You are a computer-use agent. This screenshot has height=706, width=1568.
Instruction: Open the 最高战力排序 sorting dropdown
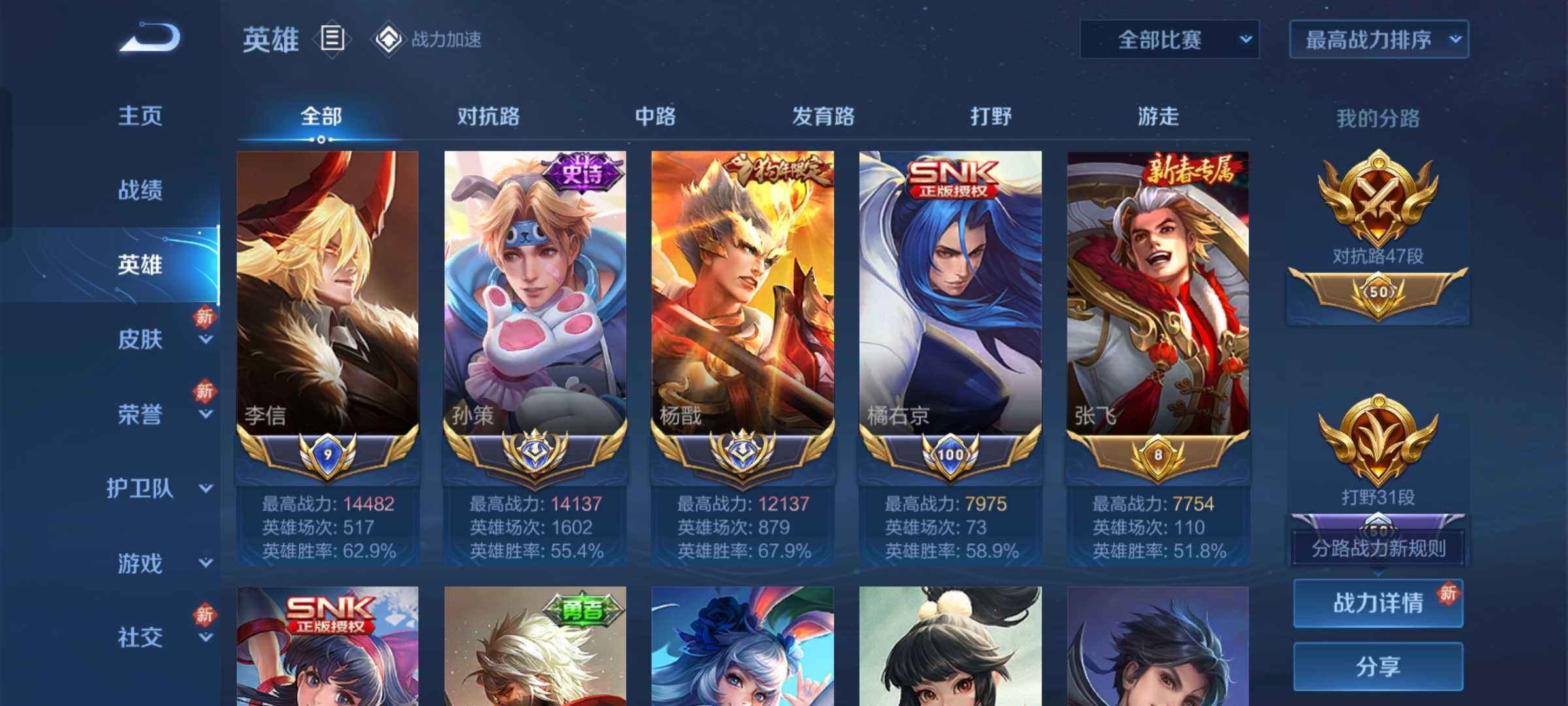[x=1377, y=39]
